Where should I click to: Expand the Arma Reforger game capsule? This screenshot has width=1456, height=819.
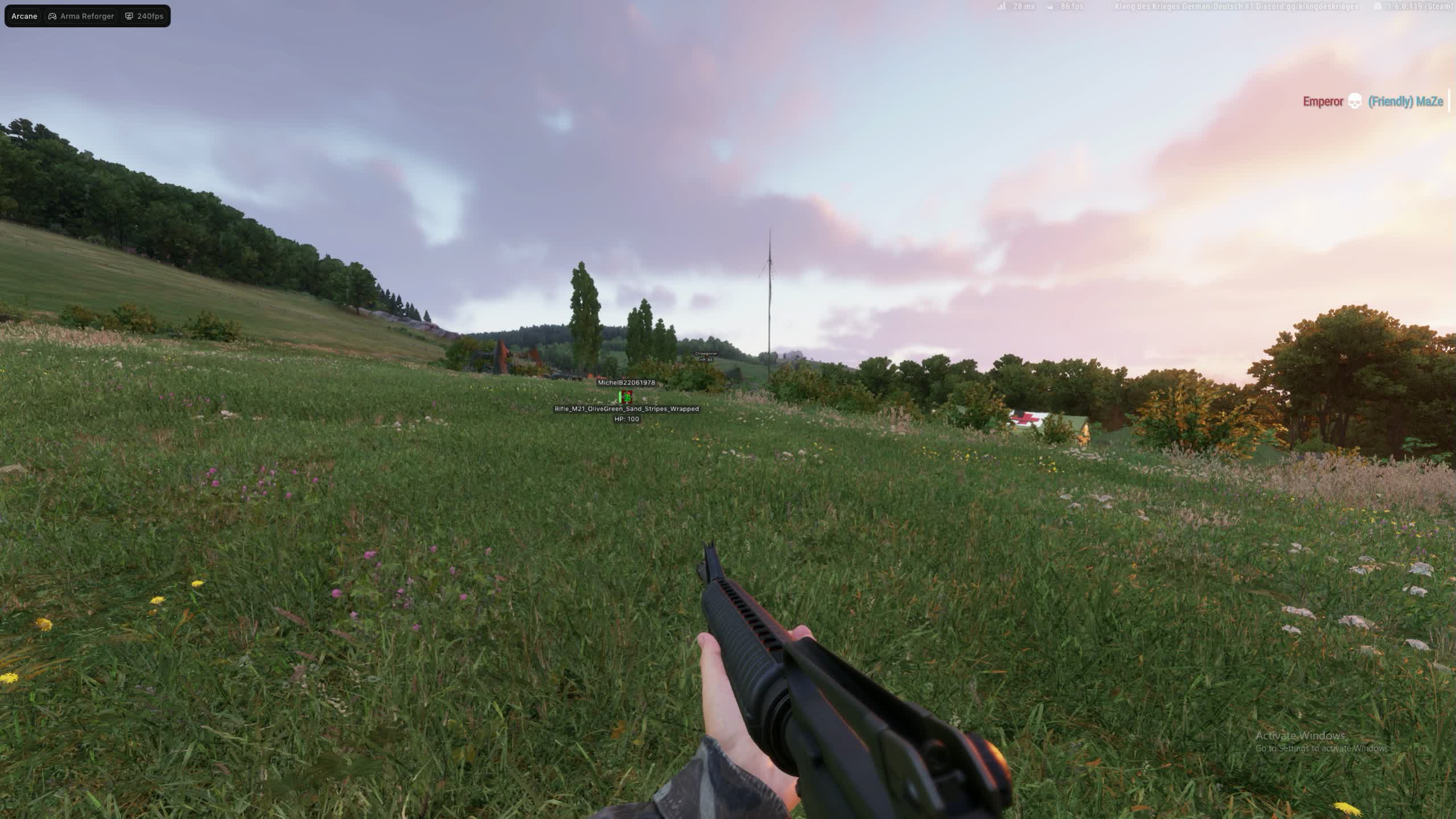pyautogui.click(x=86, y=16)
